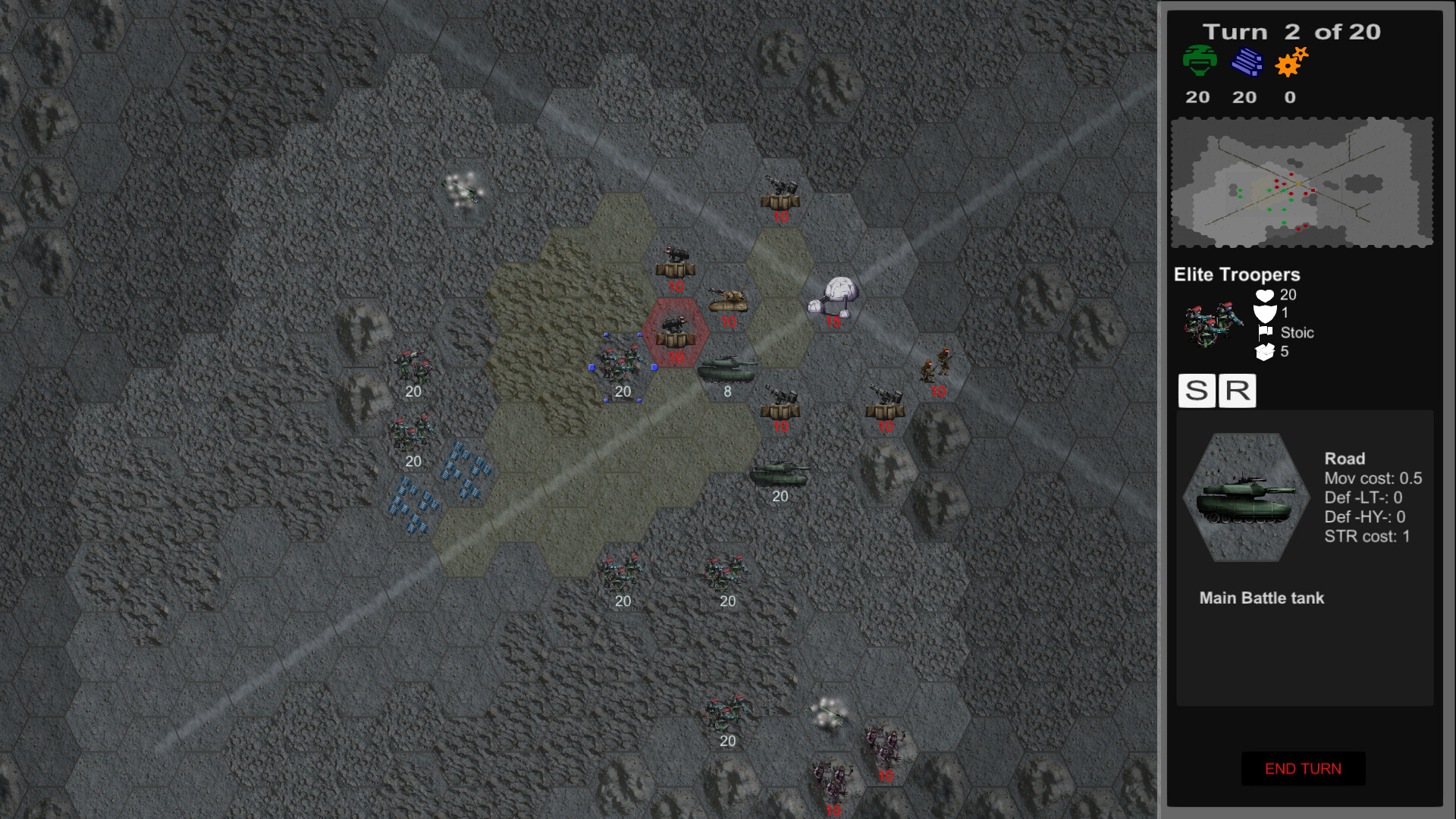The width and height of the screenshot is (1456, 819).
Task: Click the END TURN button
Action: point(1301,768)
